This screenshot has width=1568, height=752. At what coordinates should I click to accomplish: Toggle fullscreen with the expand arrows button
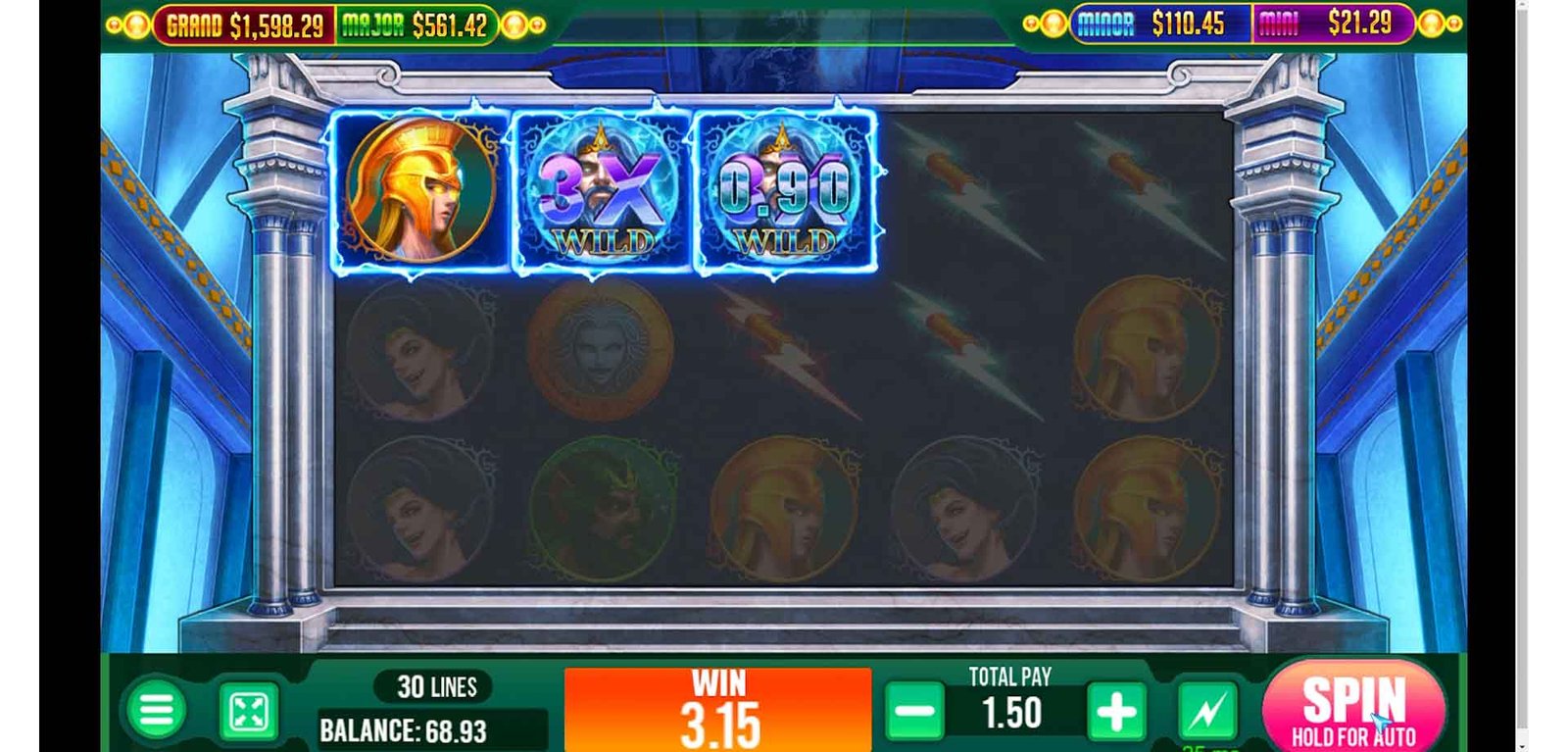pos(249,712)
